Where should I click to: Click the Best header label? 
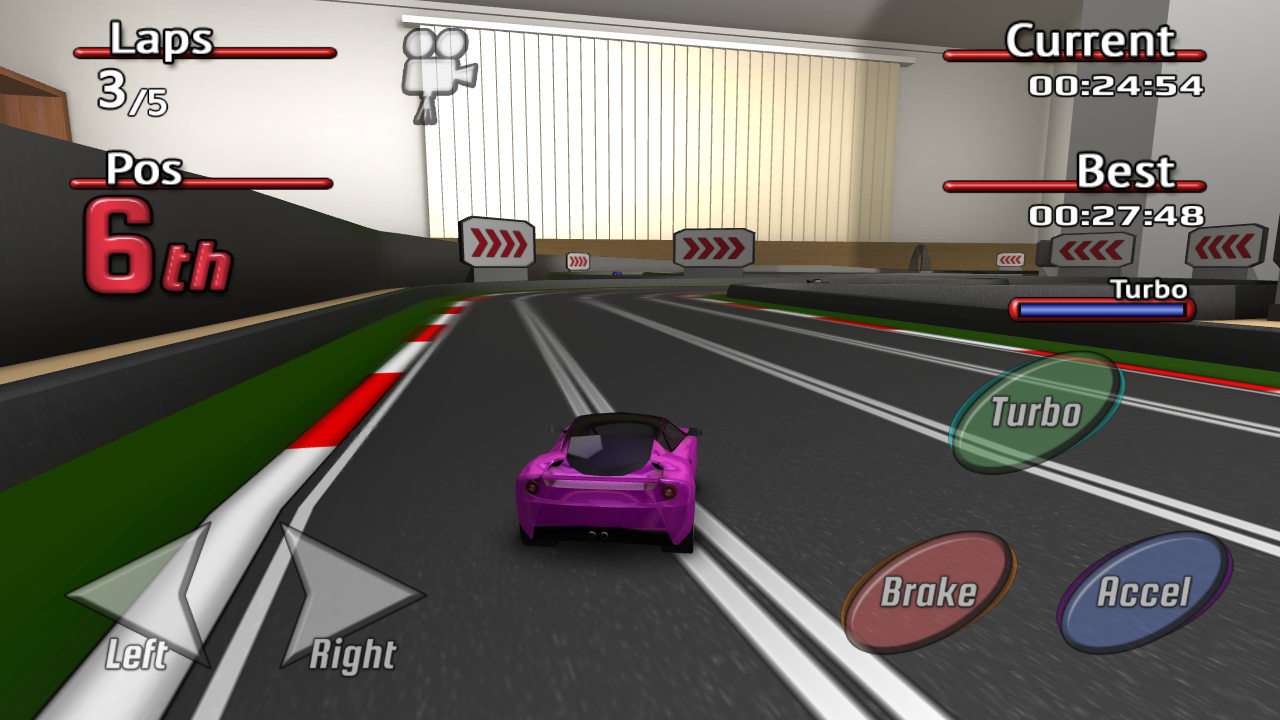coord(1126,170)
